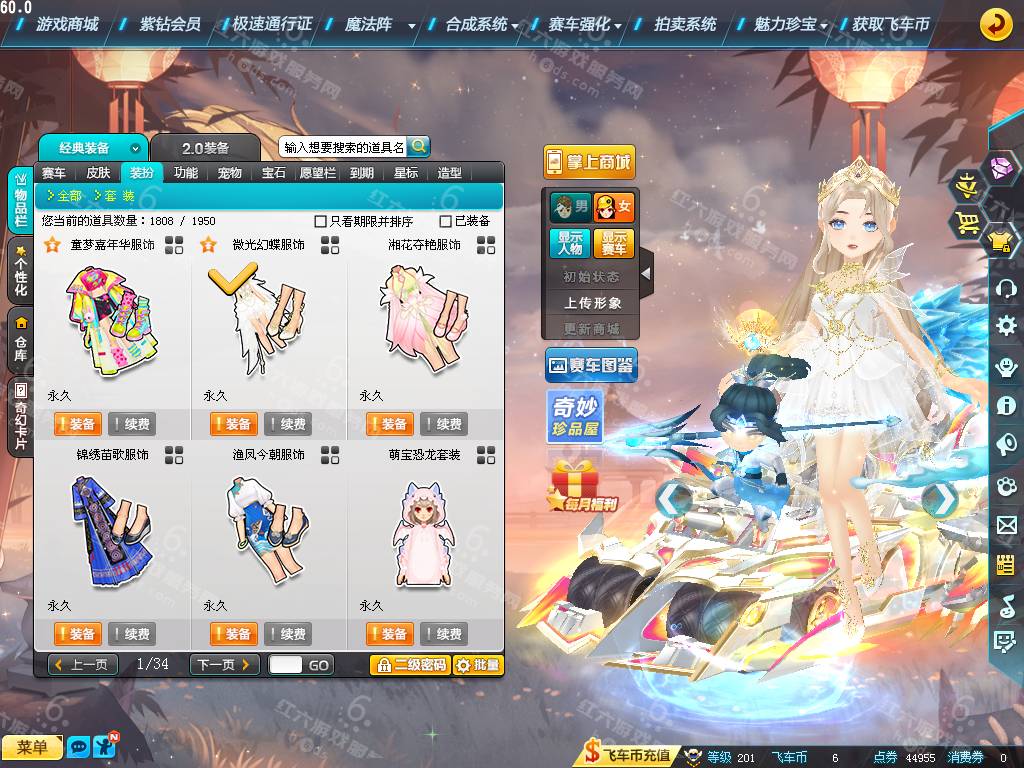The width and height of the screenshot is (1024, 768).
Task: Open the 二级密码 secondary password button
Action: [x=410, y=665]
